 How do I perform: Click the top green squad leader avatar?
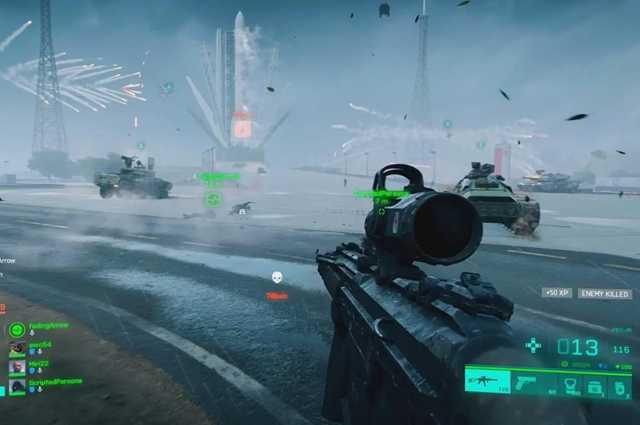pyautogui.click(x=16, y=329)
